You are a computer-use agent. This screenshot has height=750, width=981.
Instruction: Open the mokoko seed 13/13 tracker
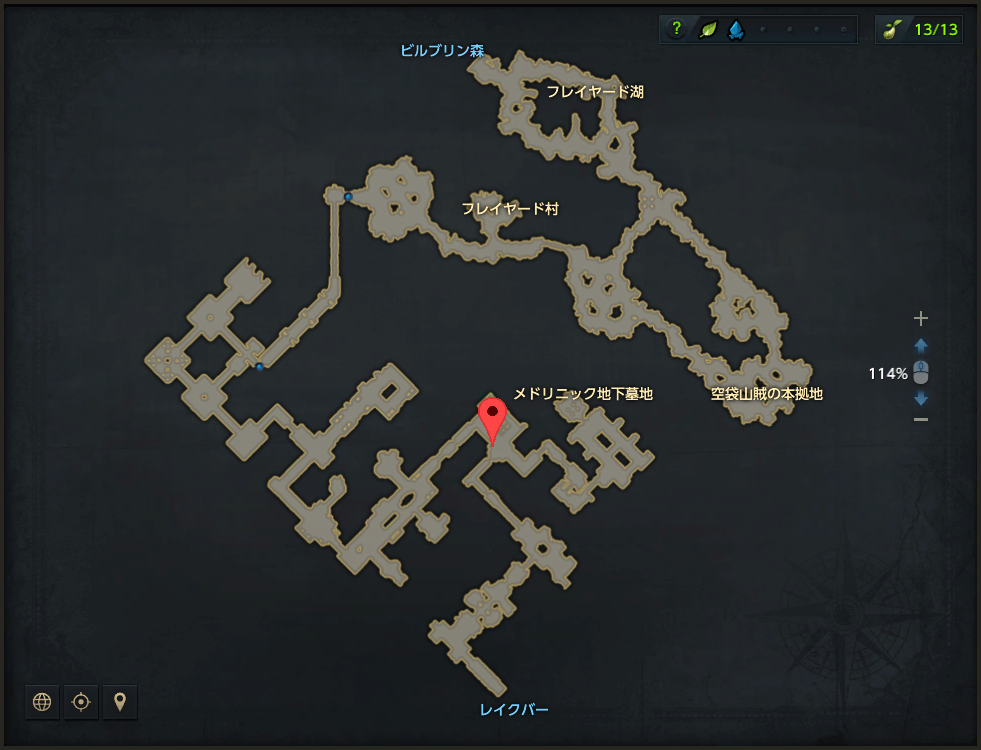pos(918,30)
